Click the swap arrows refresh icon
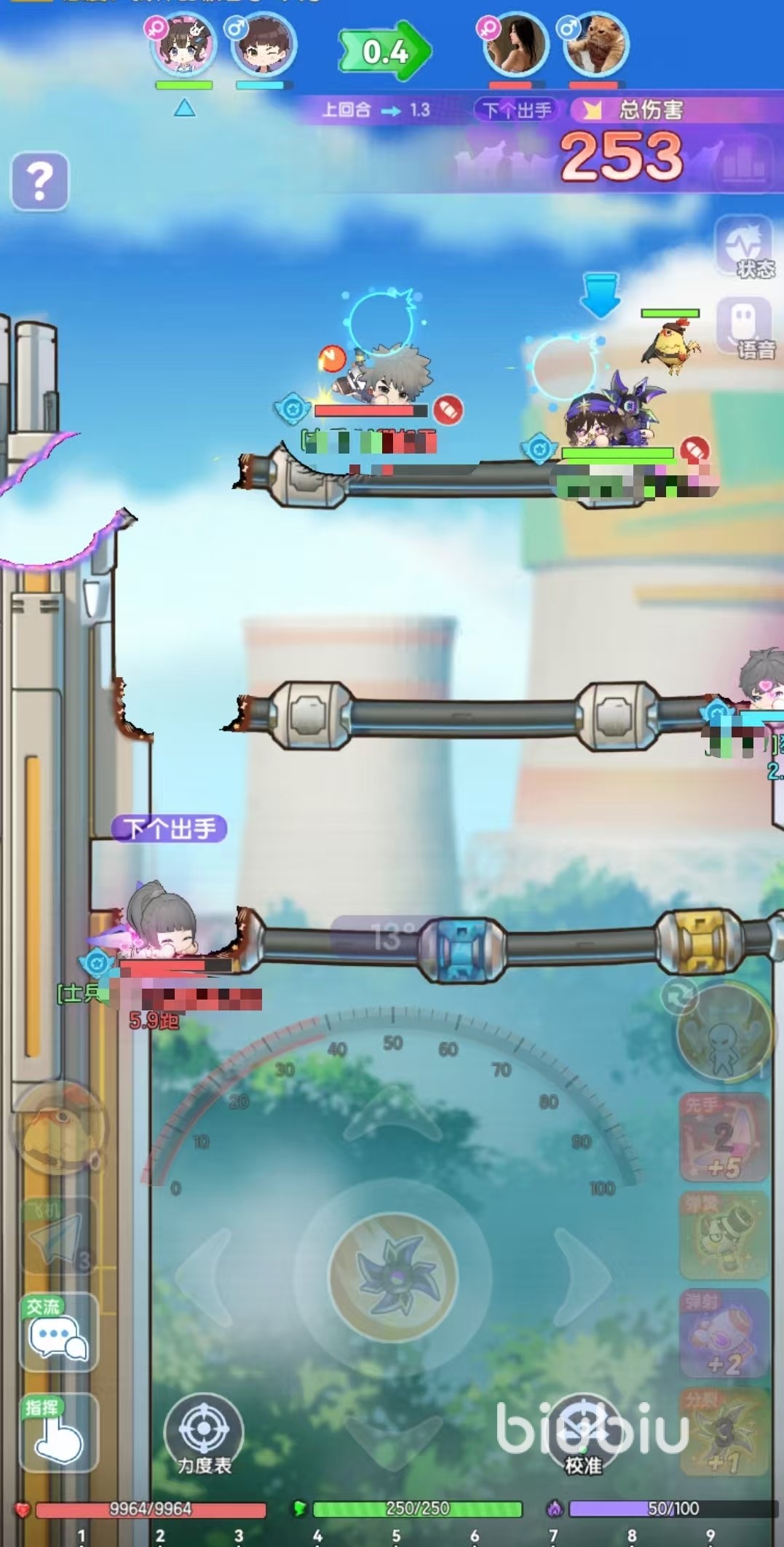Viewport: 784px width, 1547px height. [x=679, y=997]
